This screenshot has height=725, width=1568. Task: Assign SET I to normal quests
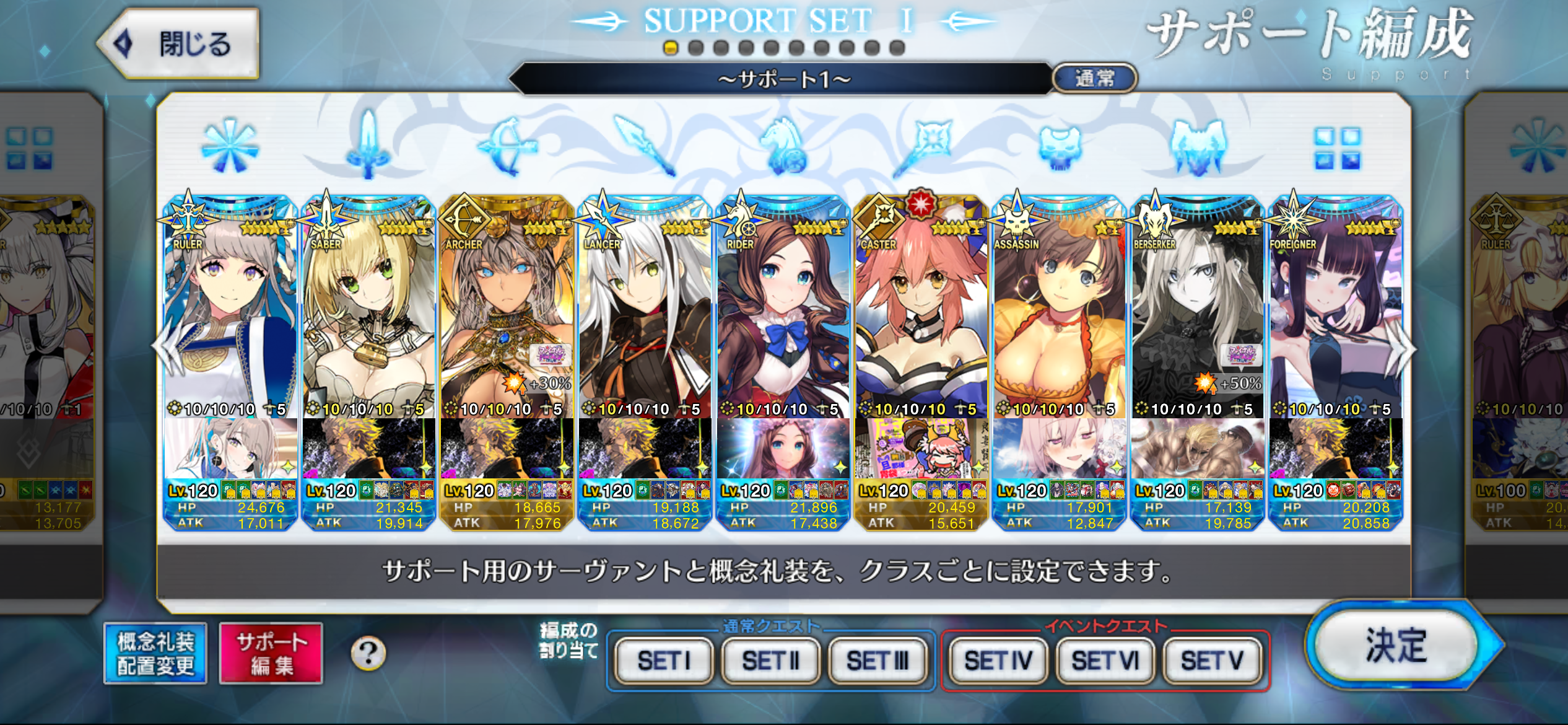point(664,661)
